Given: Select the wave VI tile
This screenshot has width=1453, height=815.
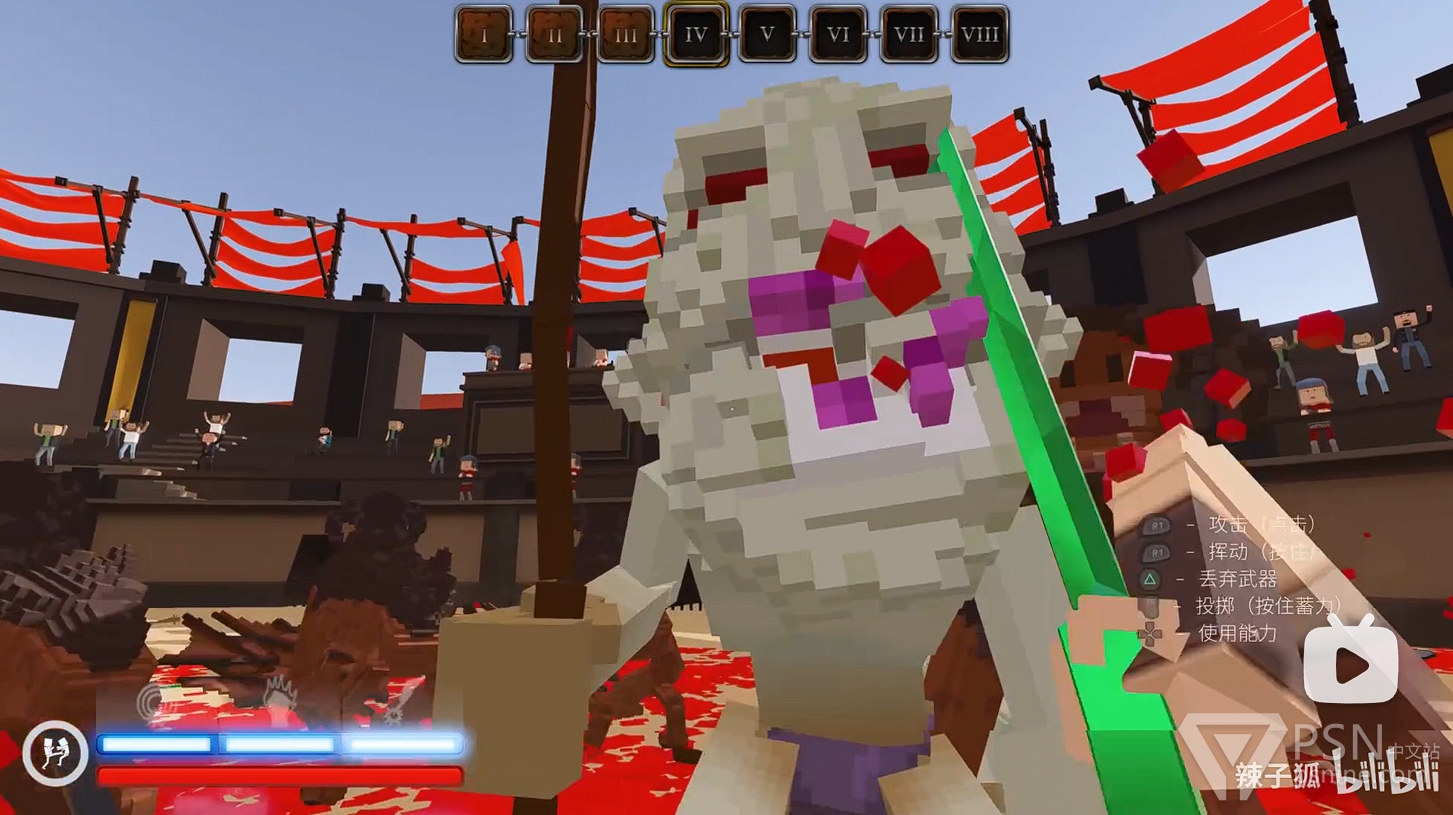Looking at the screenshot, I should [x=838, y=35].
